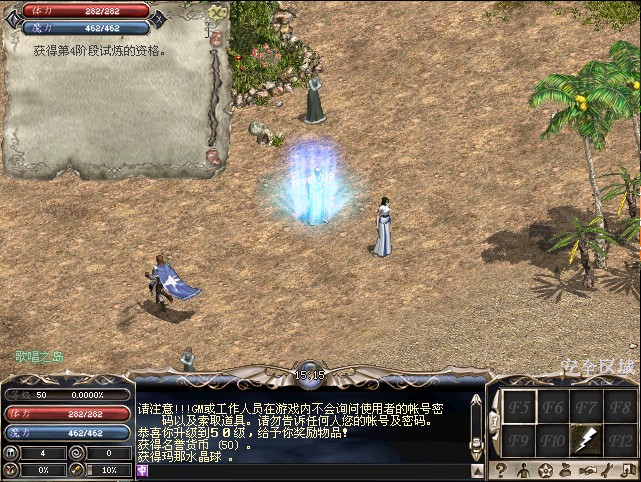
Task: Open help with the question mark icon
Action: click(499, 470)
